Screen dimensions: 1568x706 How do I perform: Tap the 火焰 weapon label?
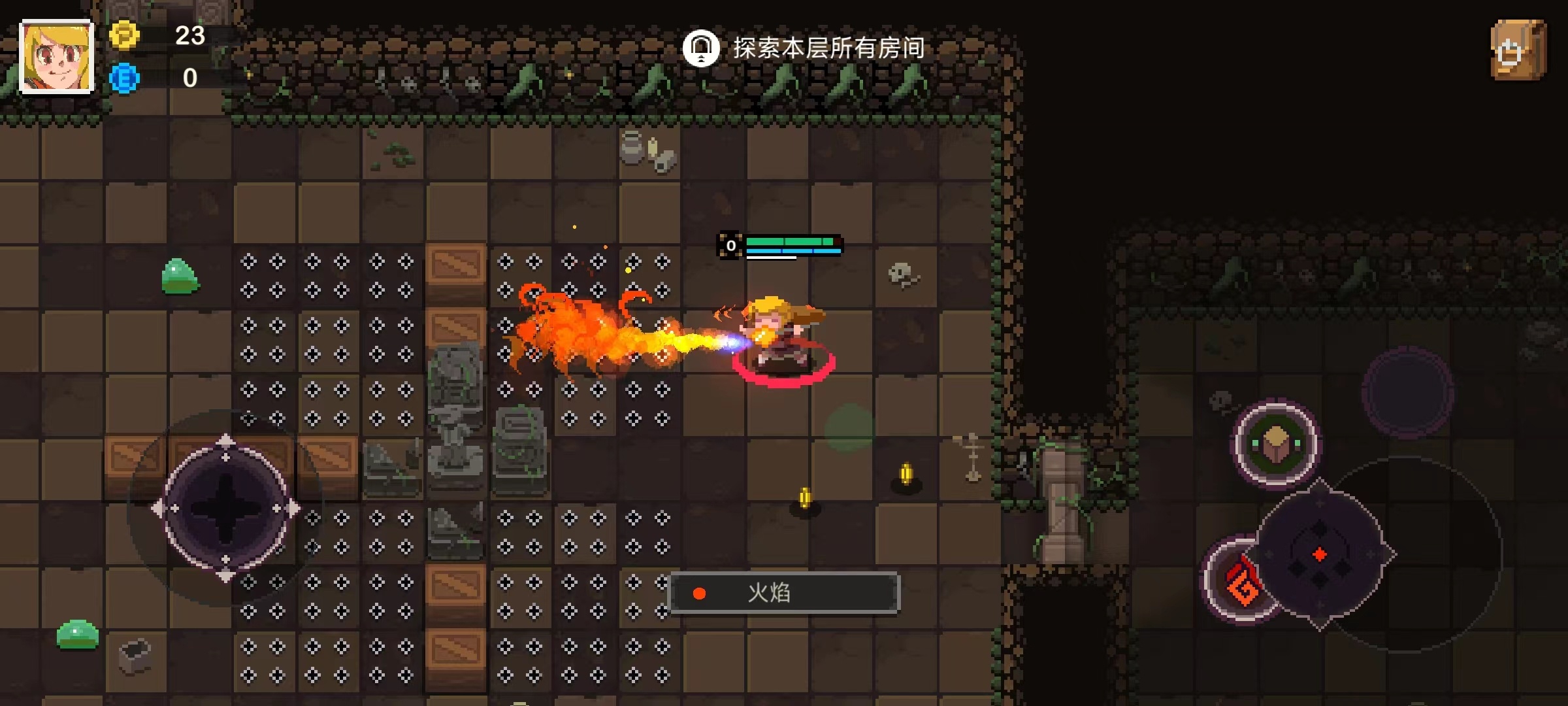coord(785,593)
